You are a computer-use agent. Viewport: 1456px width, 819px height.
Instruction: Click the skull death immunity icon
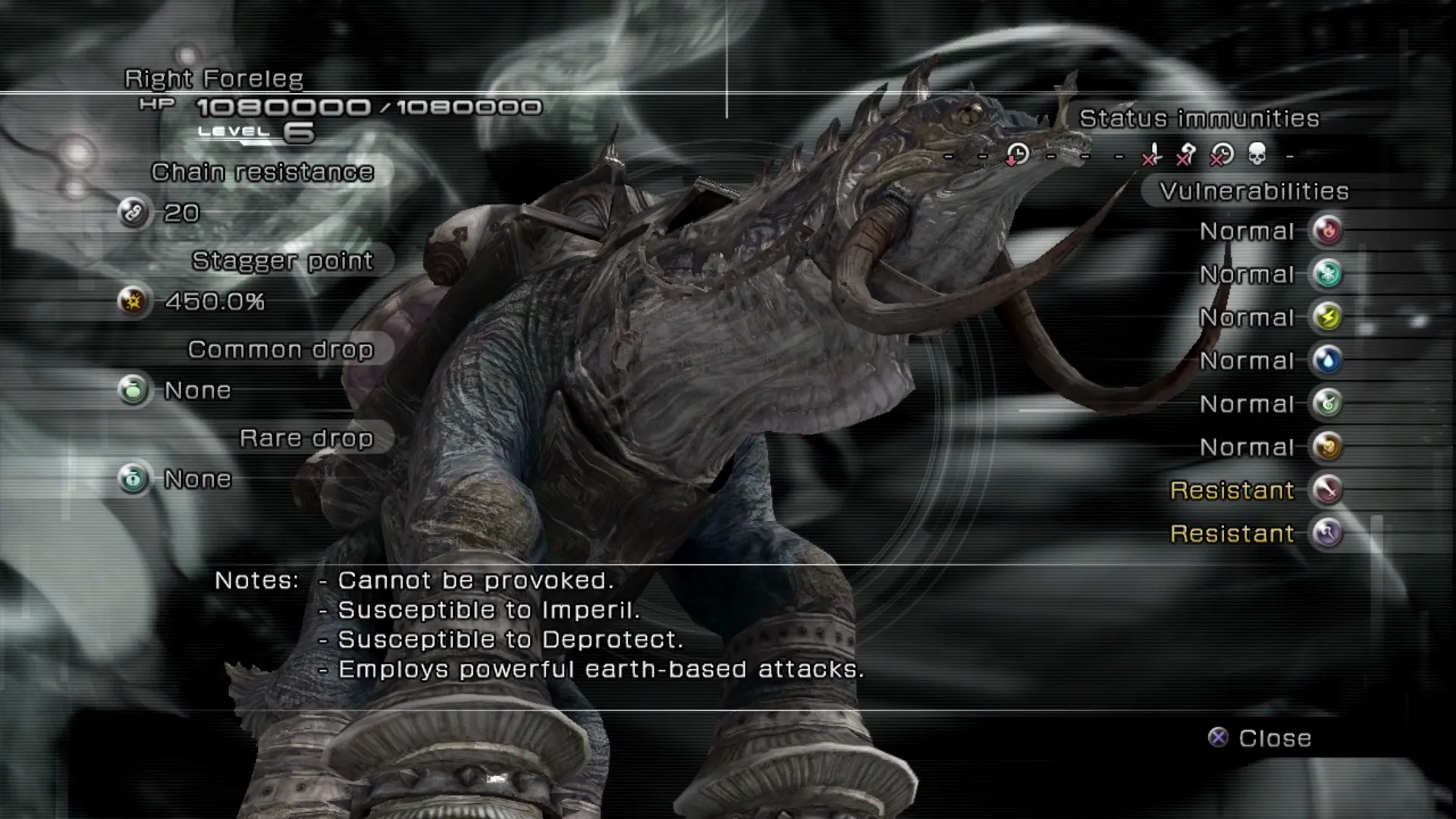[1257, 155]
